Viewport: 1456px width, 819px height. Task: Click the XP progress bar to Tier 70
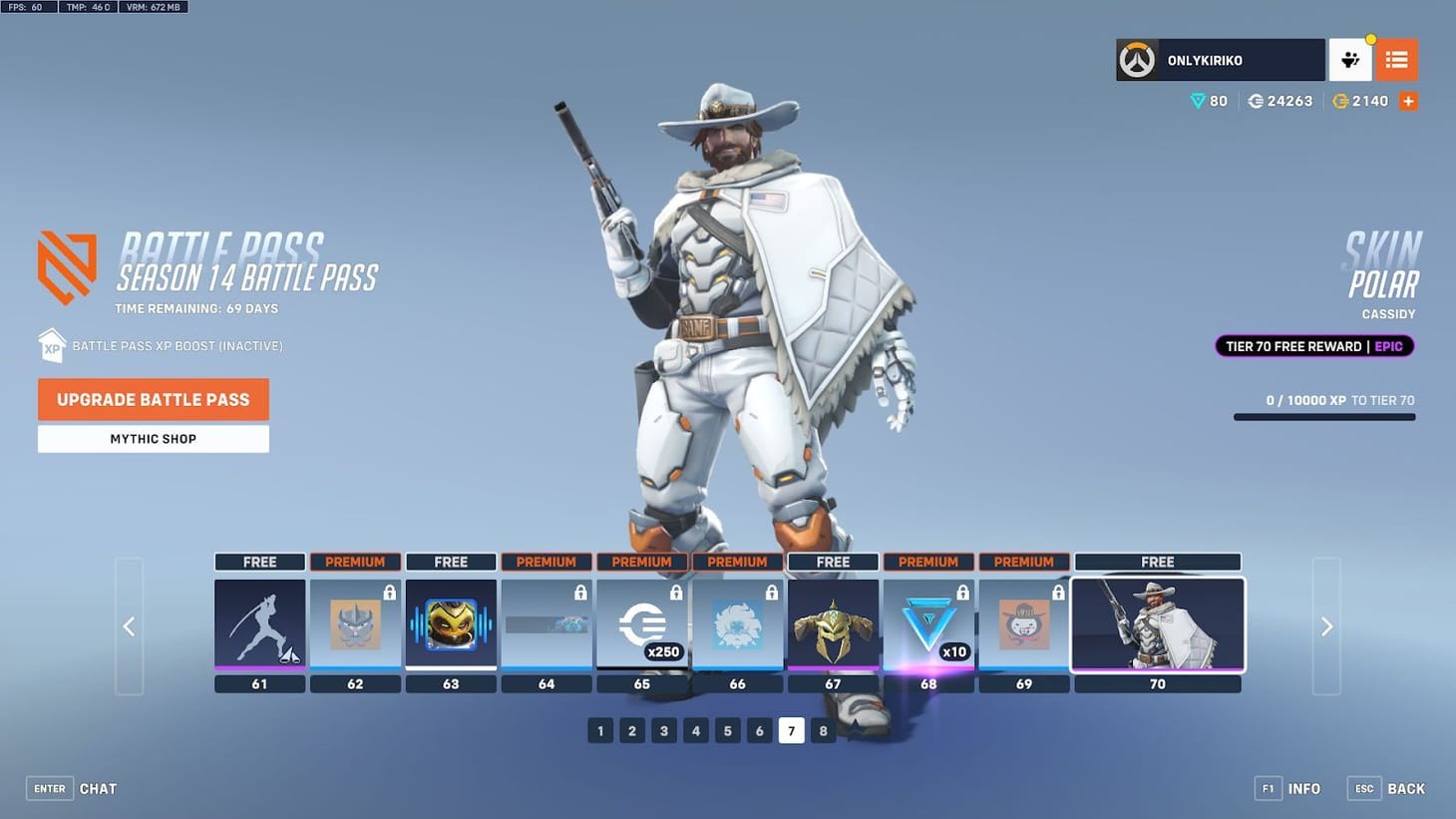click(1324, 417)
